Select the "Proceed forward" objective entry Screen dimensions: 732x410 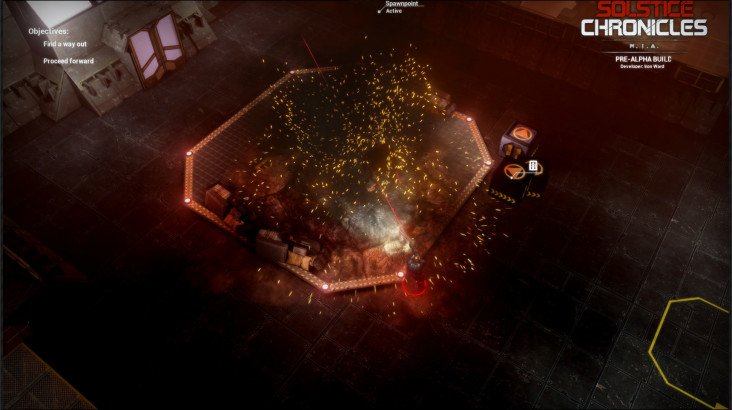66,61
